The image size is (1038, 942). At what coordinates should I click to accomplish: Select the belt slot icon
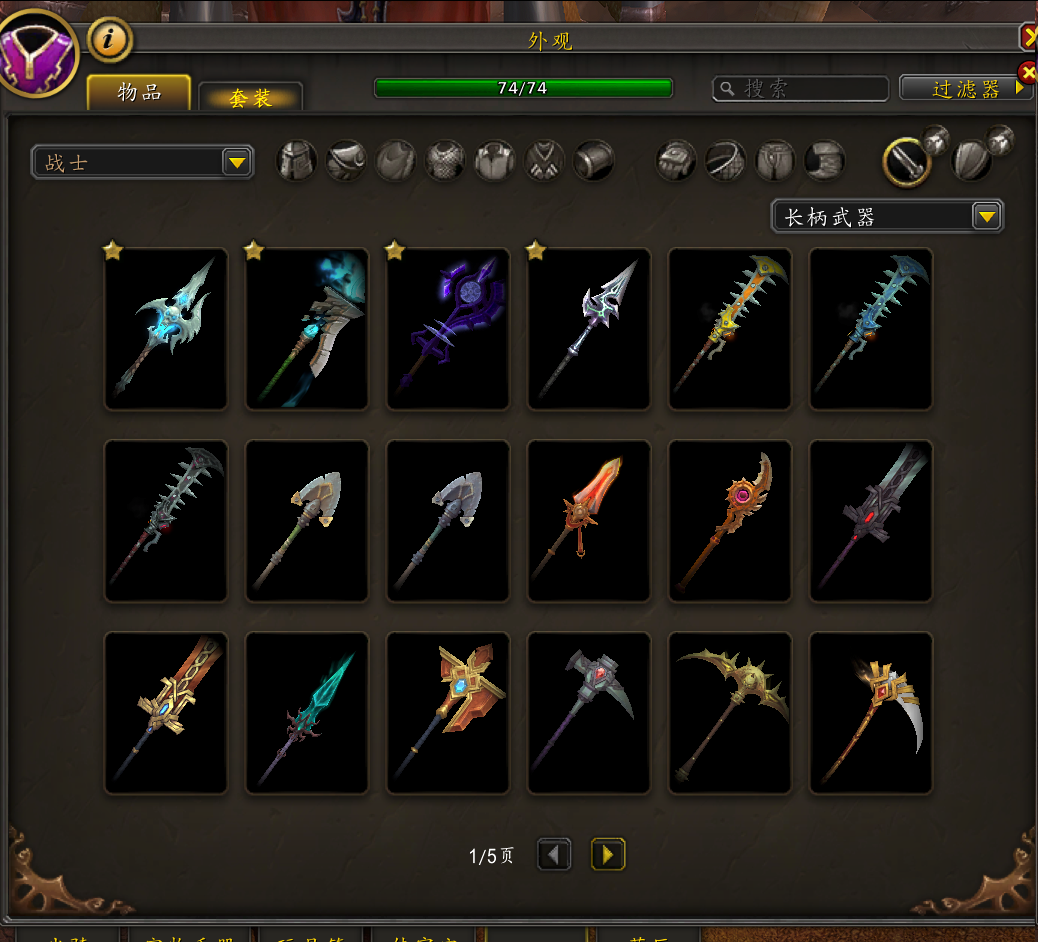(x=725, y=161)
